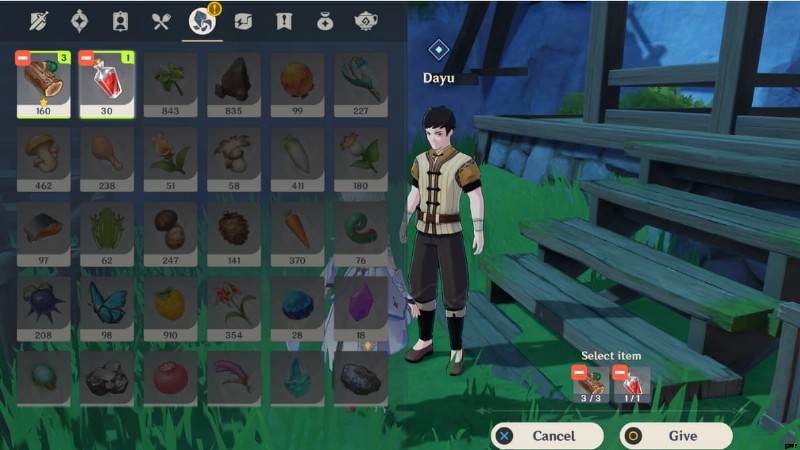Select the wood log slot with 160
This screenshot has width=800, height=450.
pyautogui.click(x=44, y=85)
